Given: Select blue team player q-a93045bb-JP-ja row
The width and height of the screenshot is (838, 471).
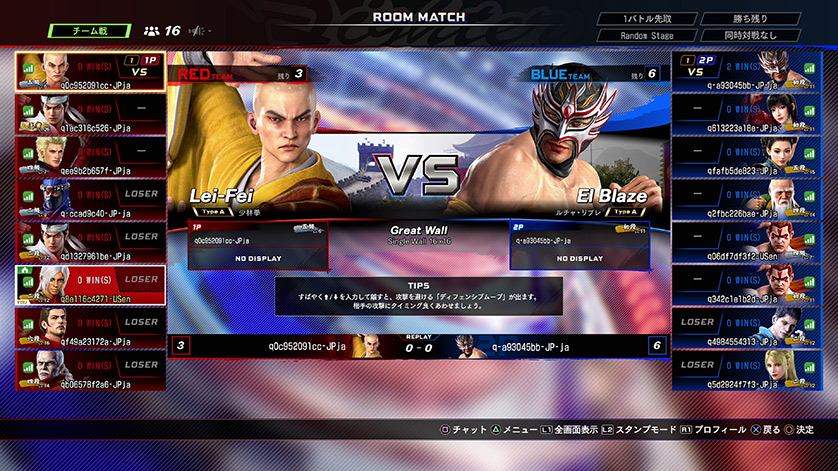Looking at the screenshot, I should 748,71.
